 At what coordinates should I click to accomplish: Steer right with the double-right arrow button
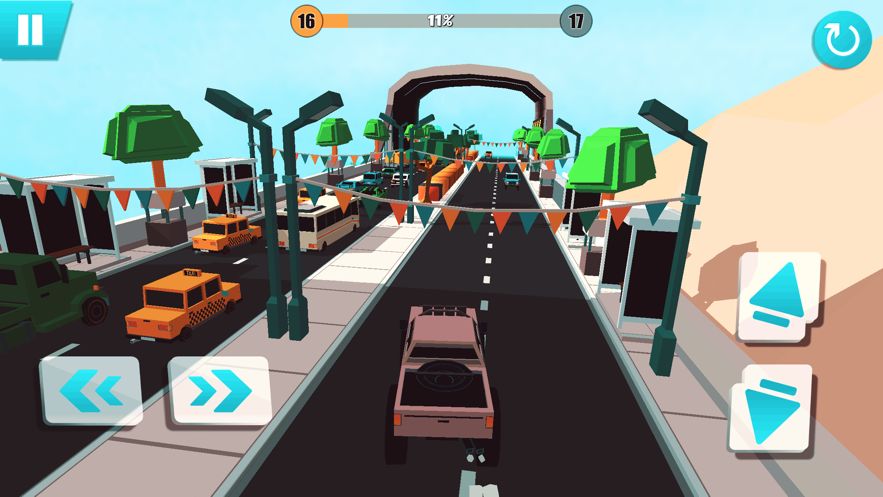pos(219,390)
